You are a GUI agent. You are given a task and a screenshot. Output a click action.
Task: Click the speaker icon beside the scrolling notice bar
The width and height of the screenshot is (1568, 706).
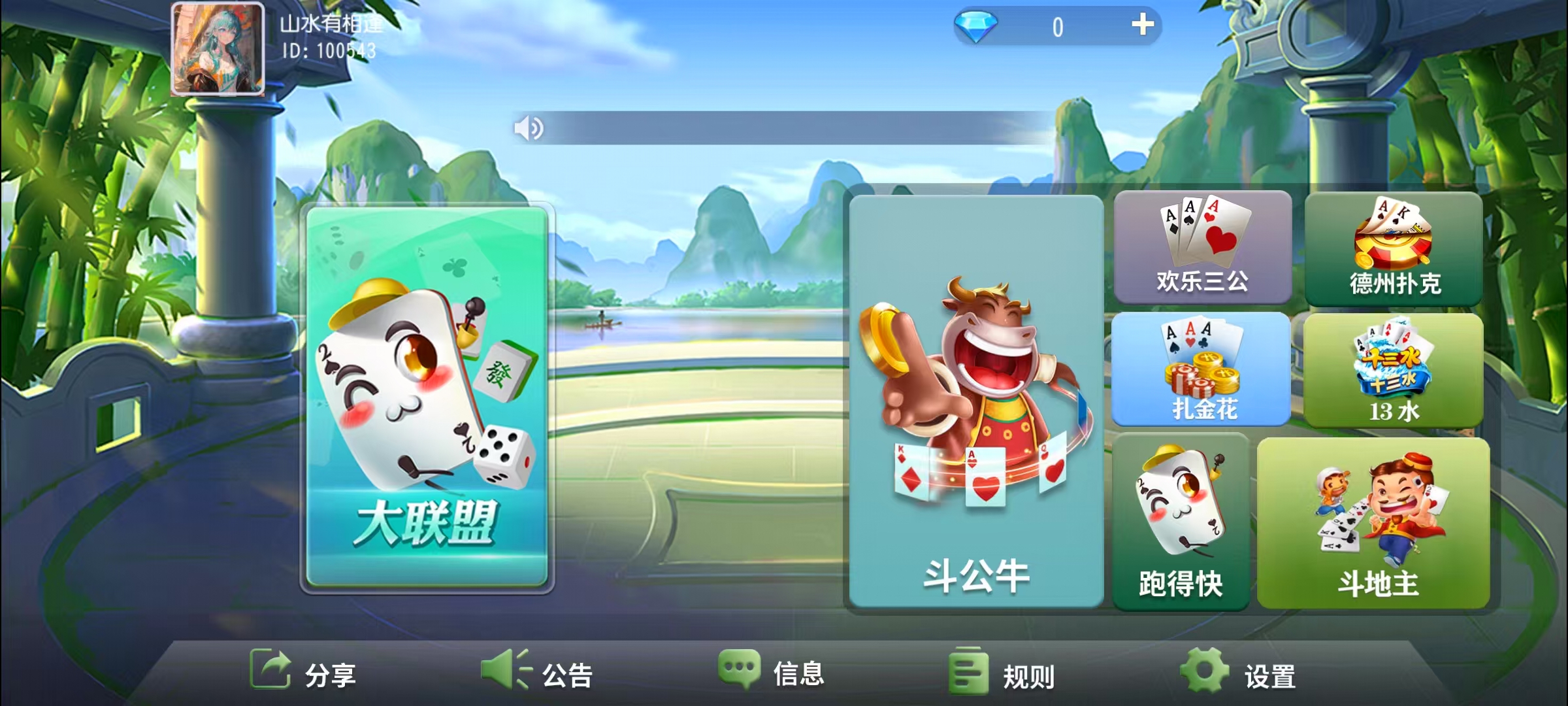click(x=528, y=128)
